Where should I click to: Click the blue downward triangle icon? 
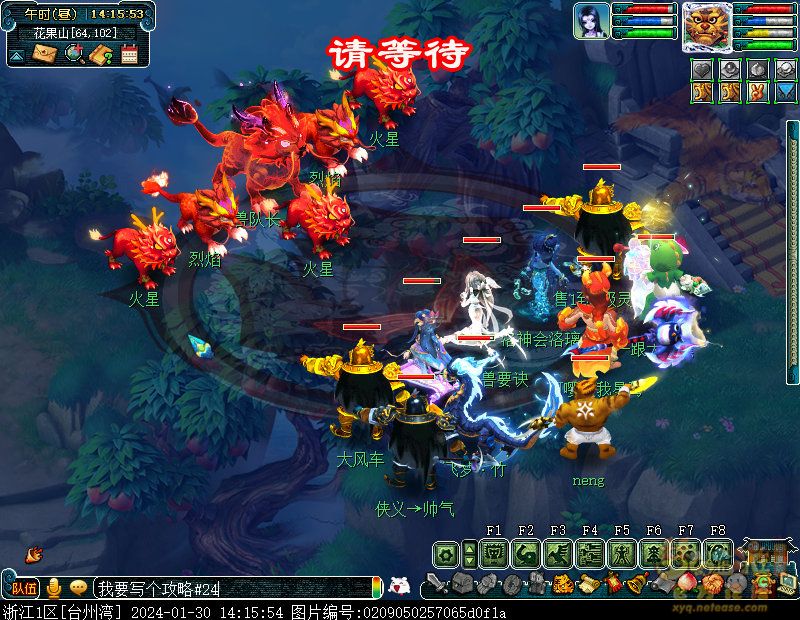tap(787, 91)
